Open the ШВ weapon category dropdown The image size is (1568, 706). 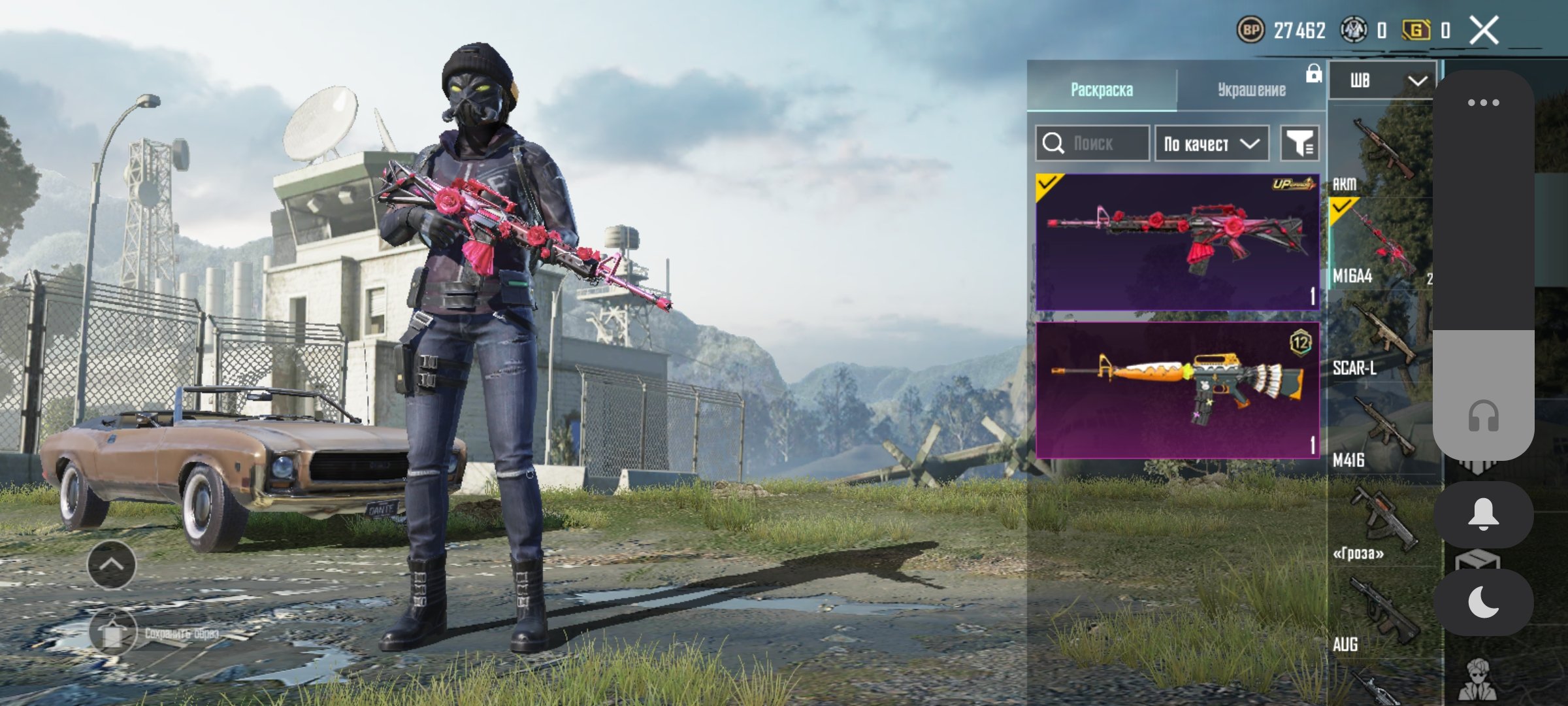click(1382, 81)
